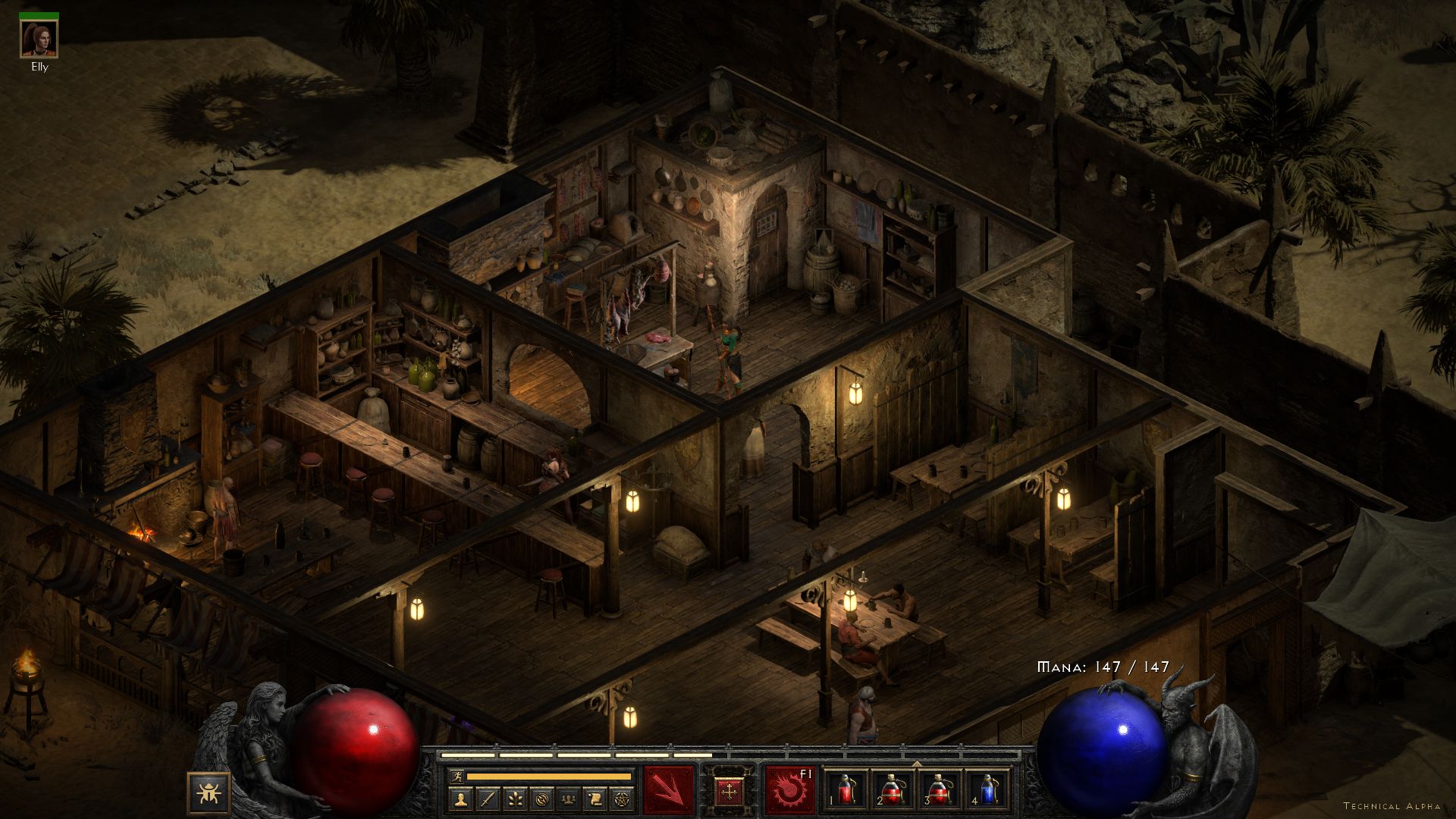The image size is (1456, 819).
Task: Use the round red potion in slot 3
Action: (x=940, y=790)
